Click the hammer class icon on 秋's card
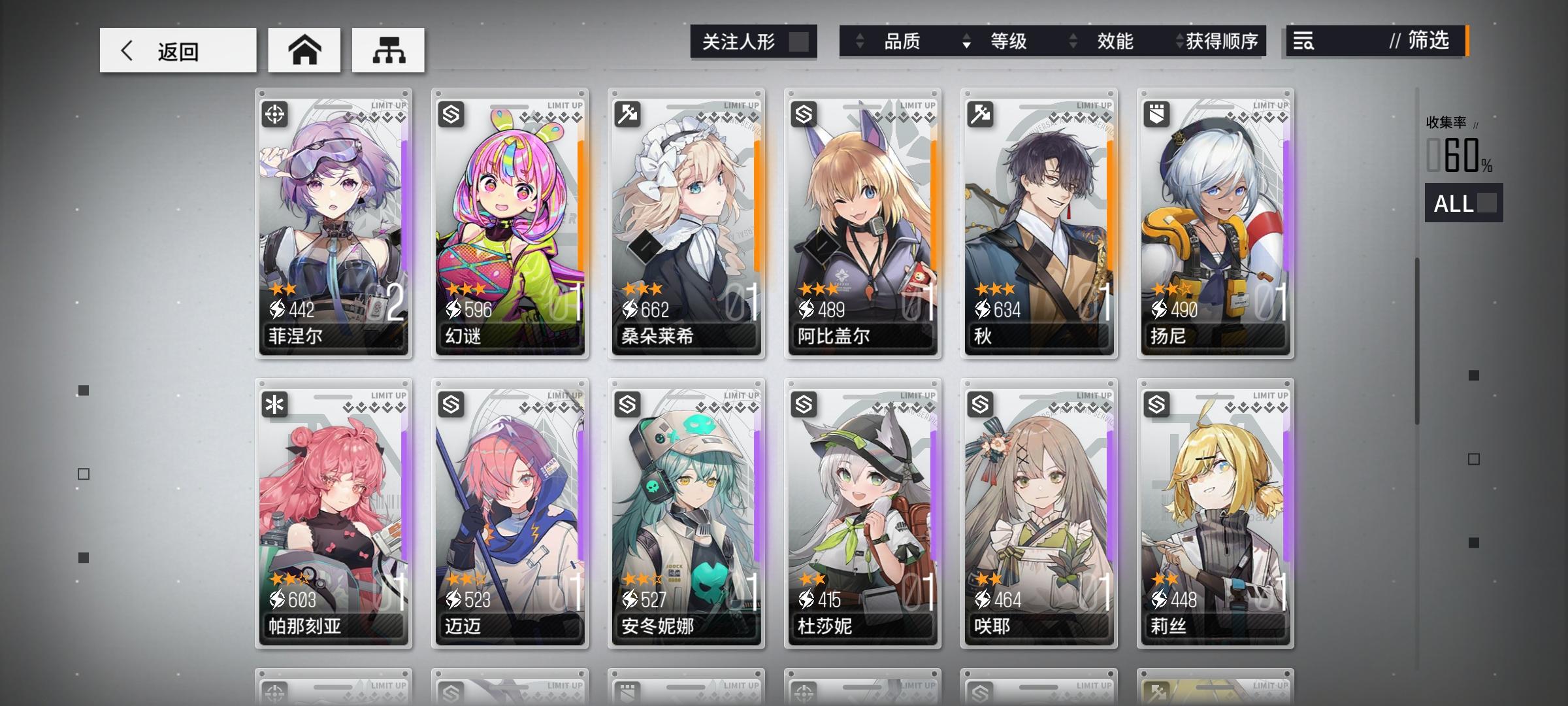 tap(980, 115)
